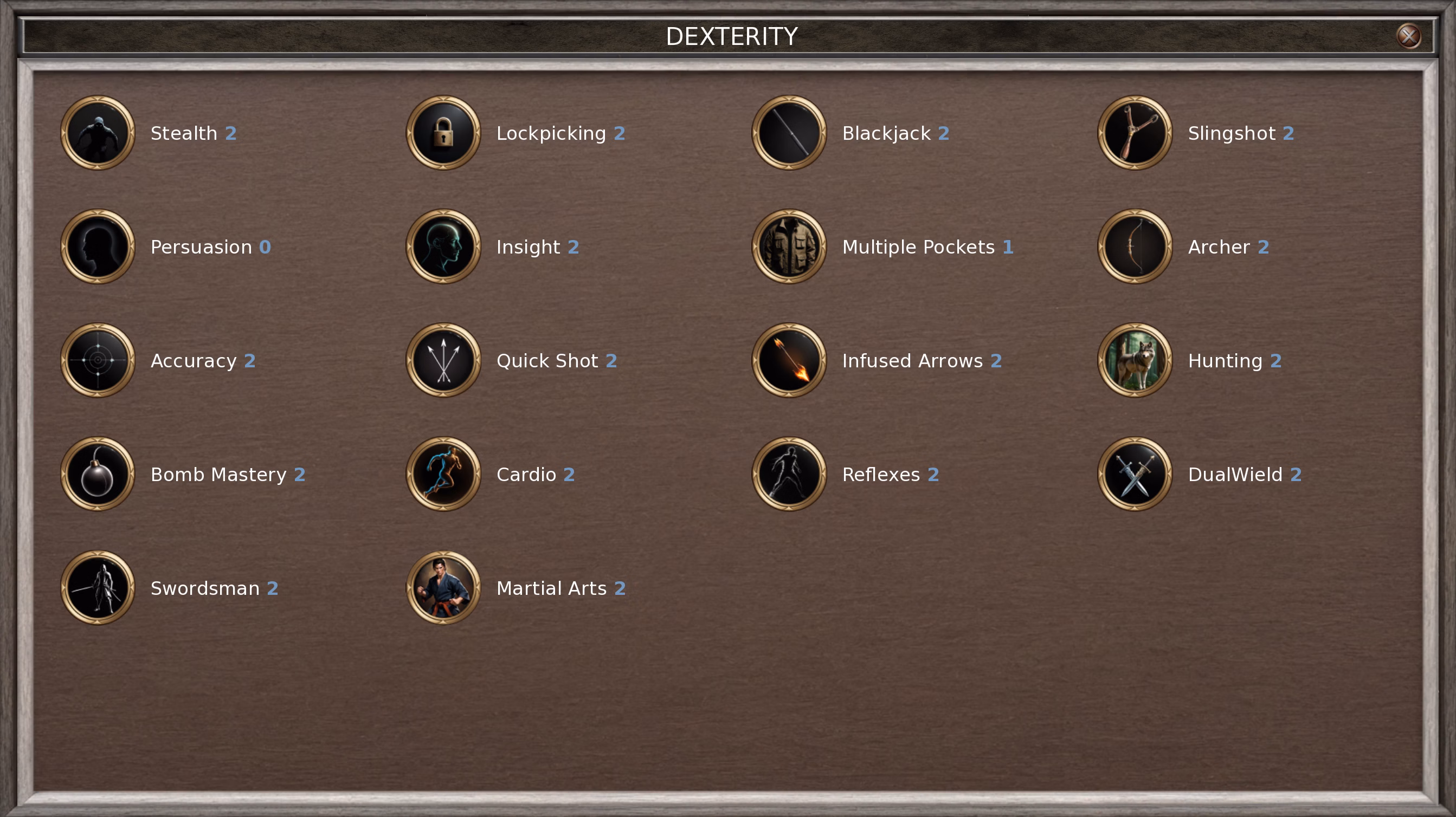This screenshot has height=817, width=1456.
Task: Choose the Hunting wolf skill icon
Action: click(x=1135, y=360)
